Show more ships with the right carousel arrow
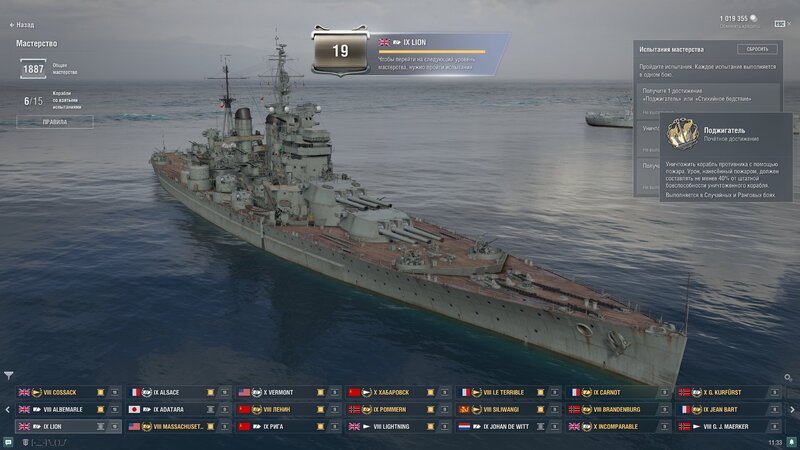Viewport: 800px width, 450px height. [x=793, y=409]
